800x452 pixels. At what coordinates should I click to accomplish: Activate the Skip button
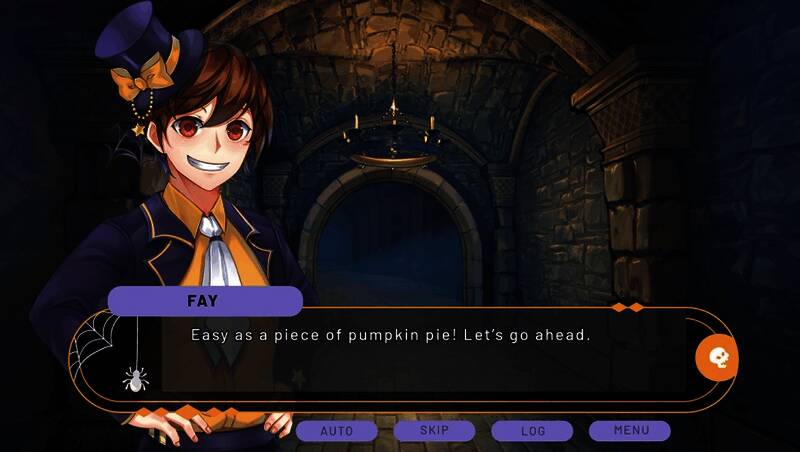tap(434, 431)
